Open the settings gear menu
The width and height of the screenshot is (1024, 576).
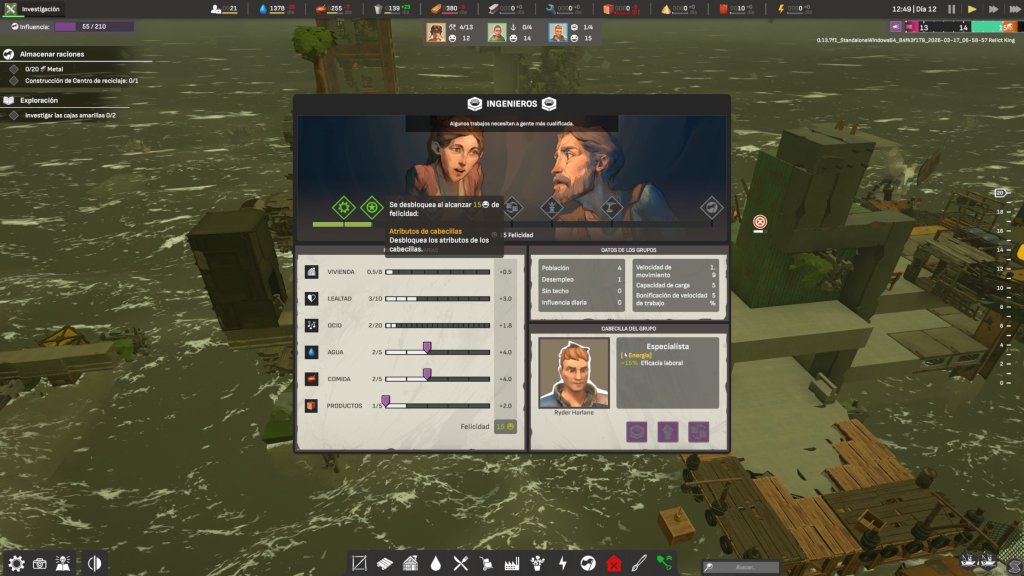click(x=16, y=563)
